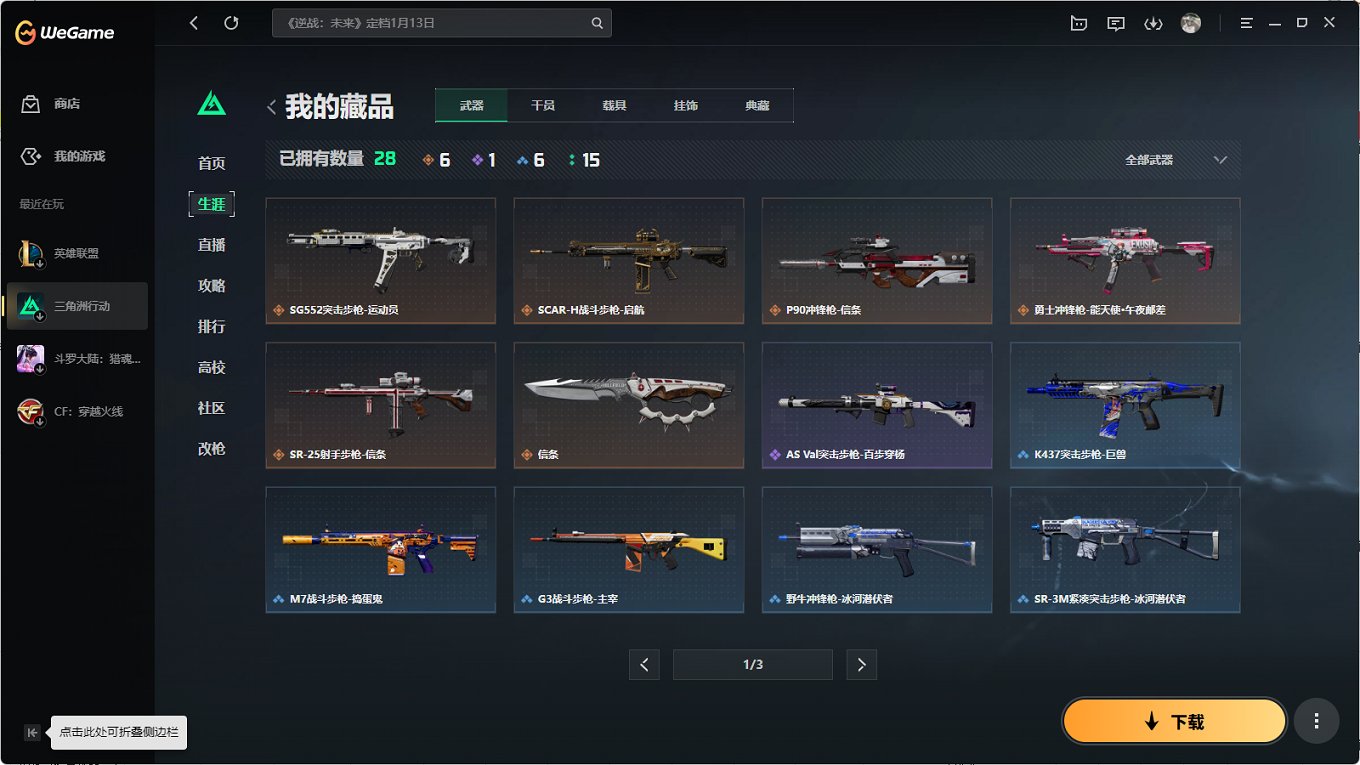Screen dimensions: 1360x765
Task: Filter collection by purple rarity diamond
Action: click(475, 158)
